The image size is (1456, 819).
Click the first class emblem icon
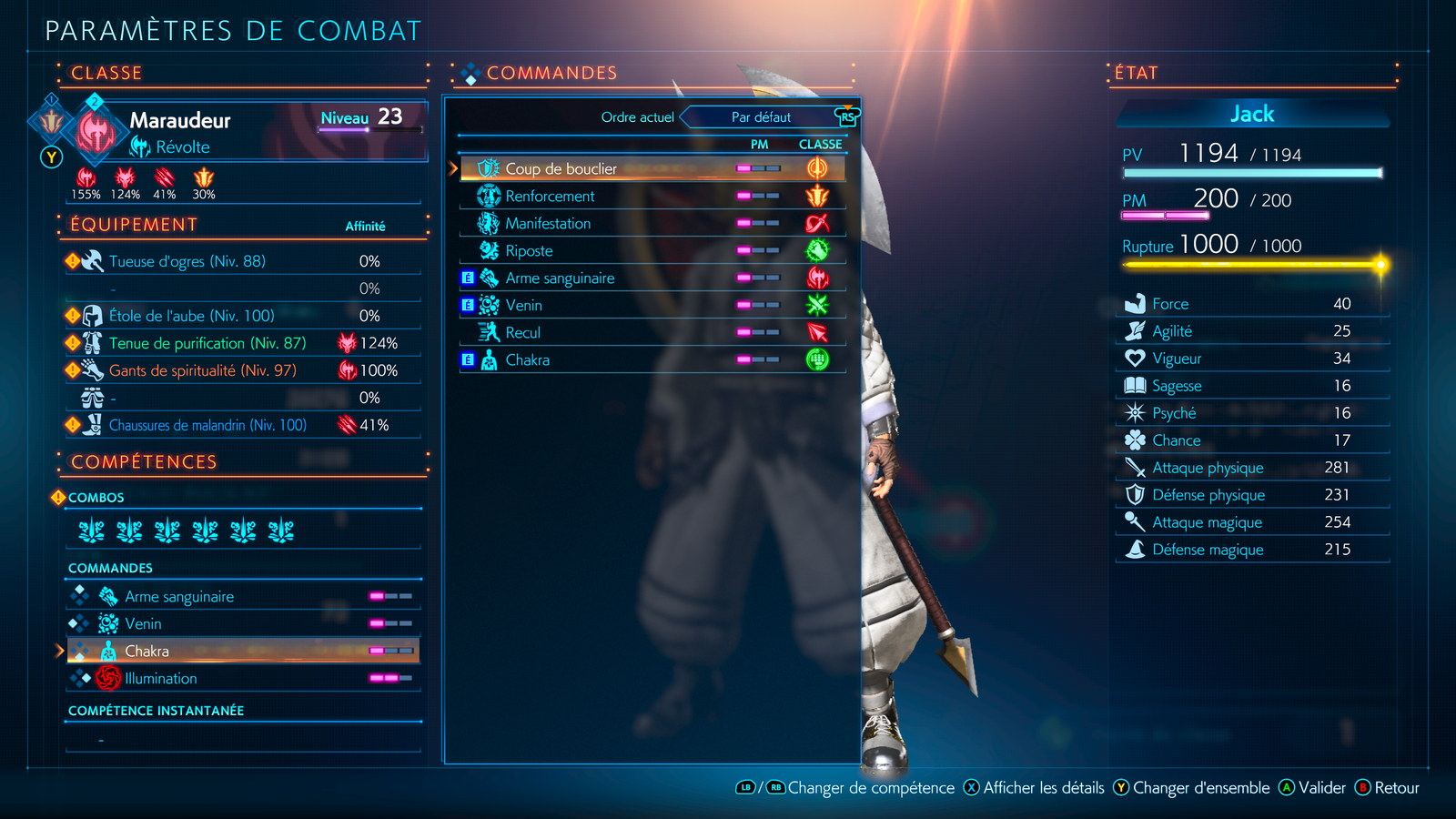click(52, 121)
